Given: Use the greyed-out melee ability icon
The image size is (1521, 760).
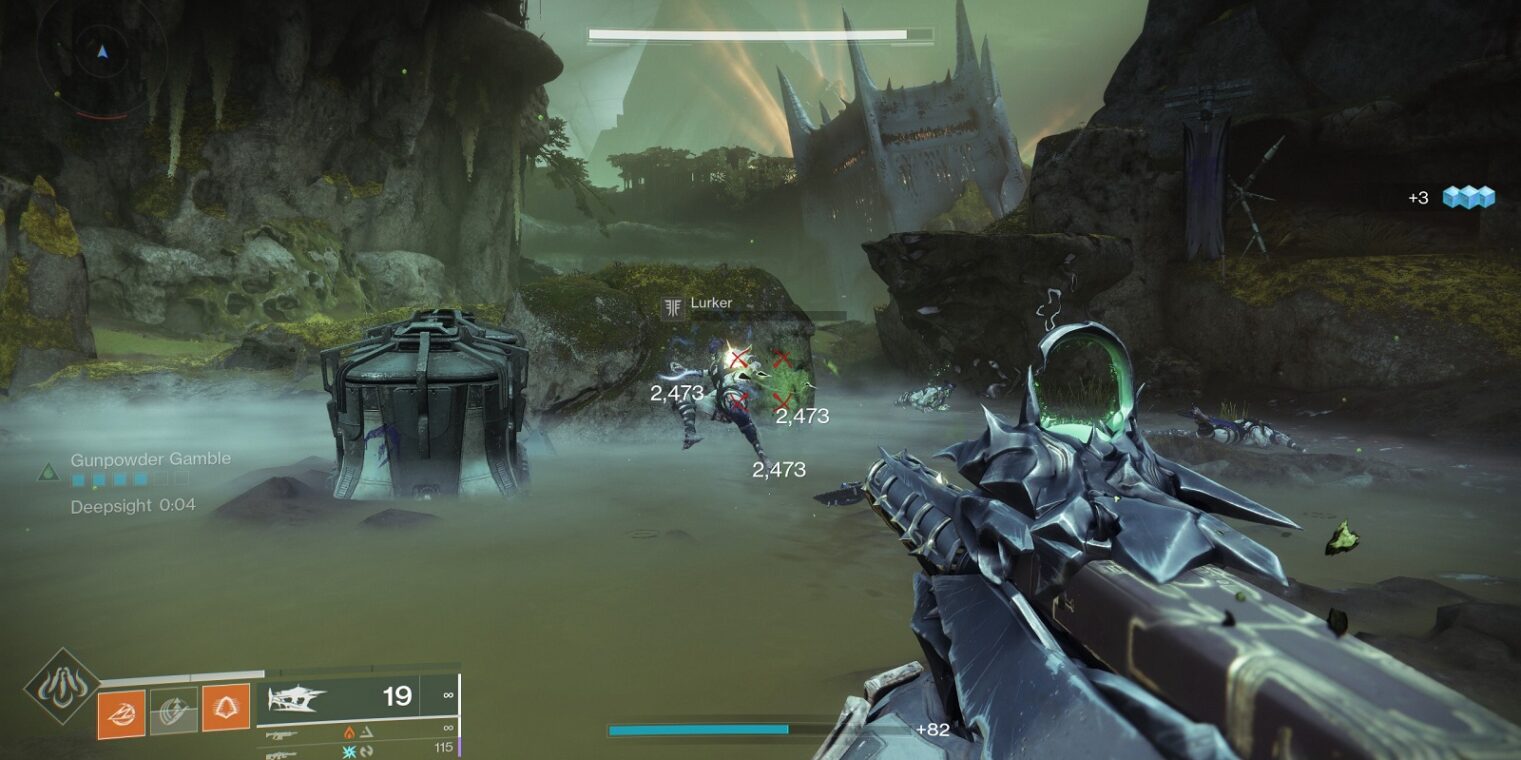Looking at the screenshot, I should click(x=173, y=711).
